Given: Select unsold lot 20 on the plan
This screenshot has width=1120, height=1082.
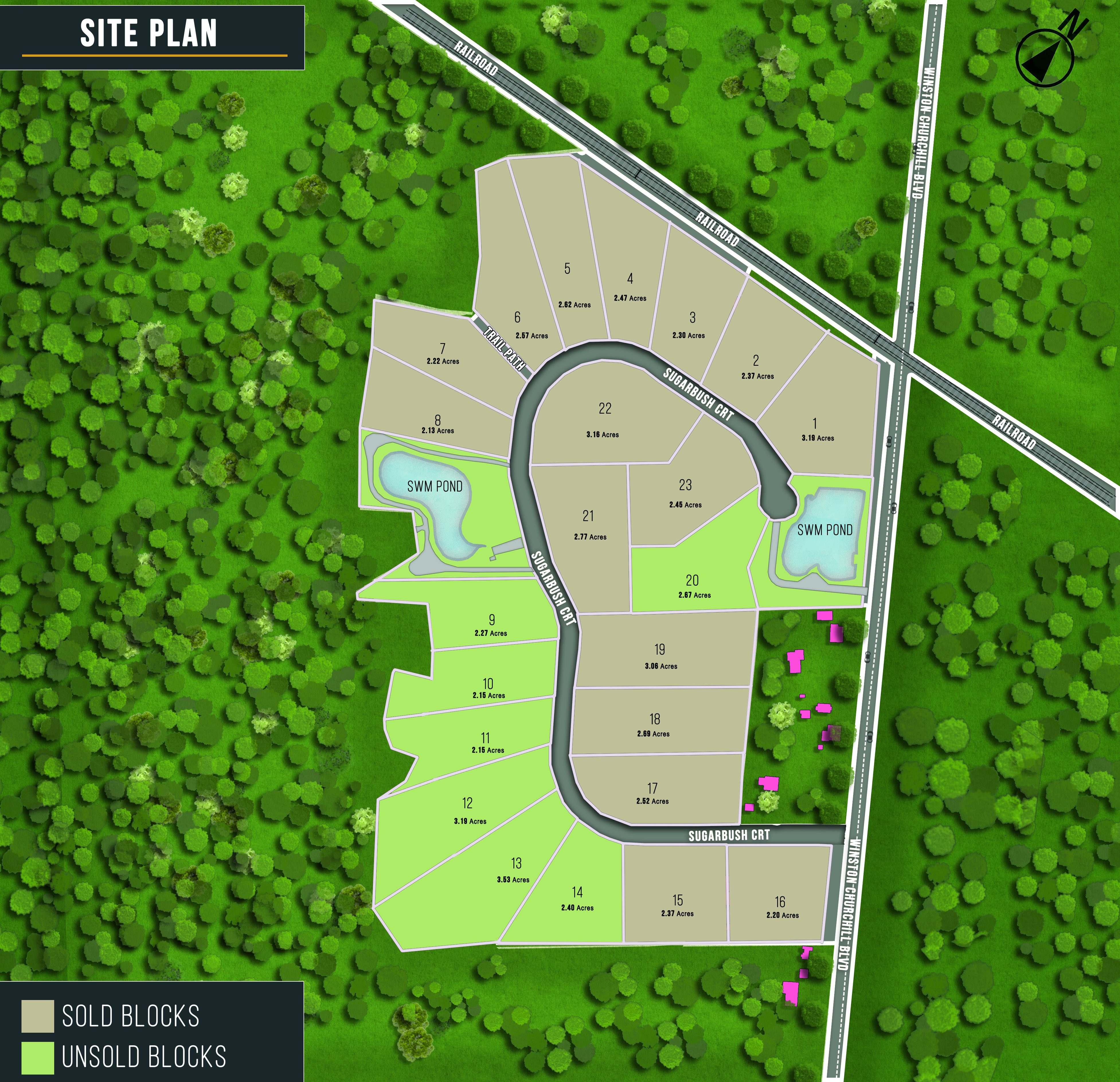Looking at the screenshot, I should pos(693,586).
